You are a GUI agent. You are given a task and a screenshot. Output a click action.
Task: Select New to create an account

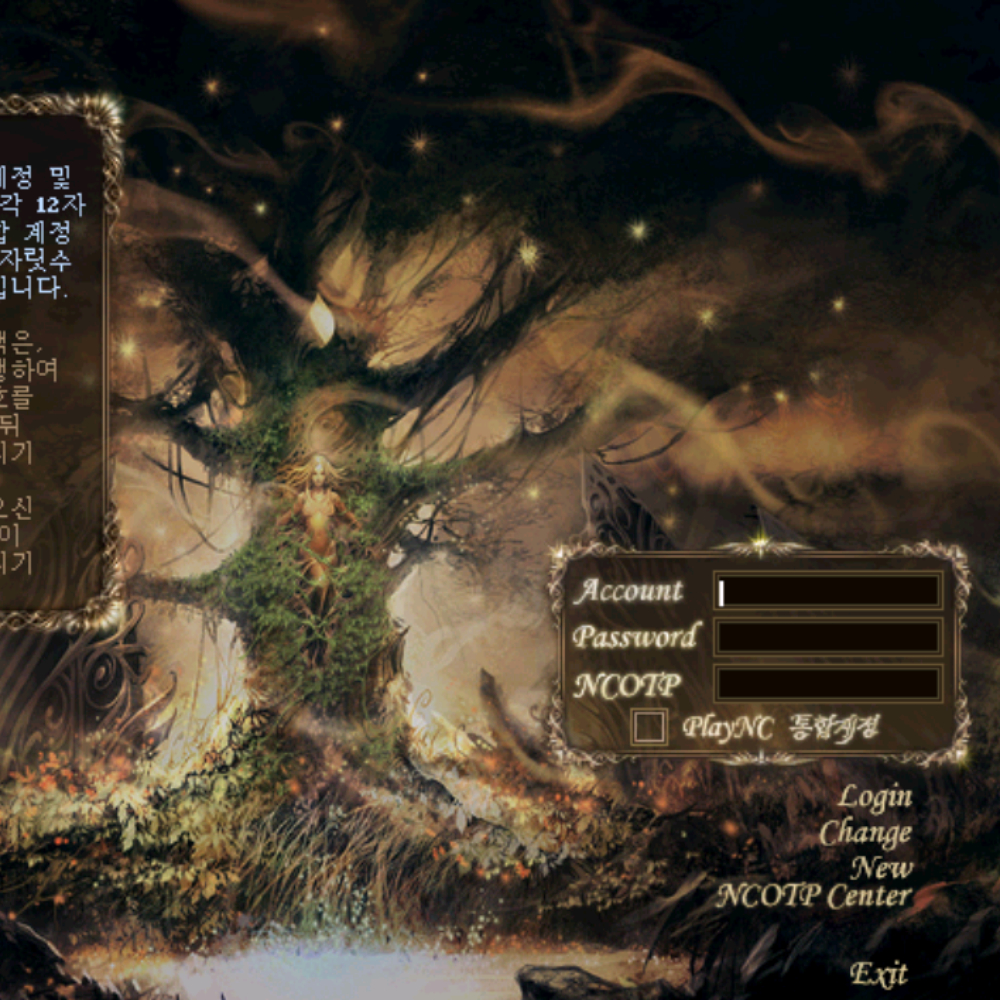coord(881,866)
